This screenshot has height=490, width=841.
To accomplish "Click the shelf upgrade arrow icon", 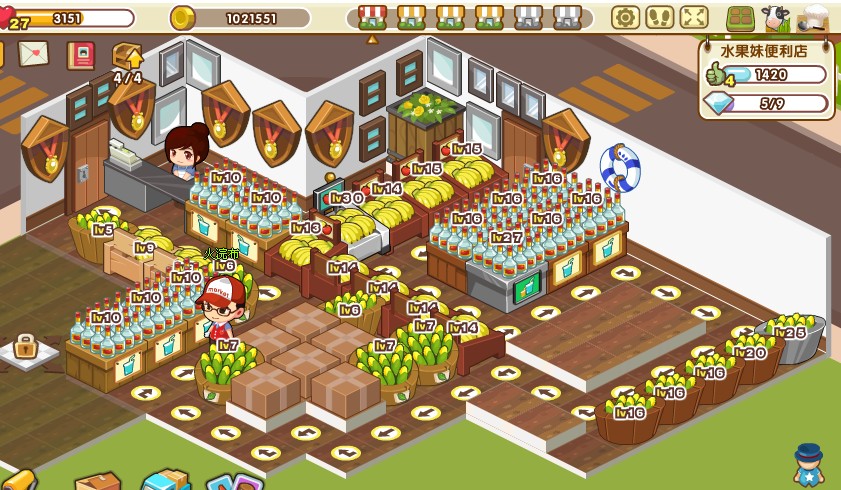I will click(x=127, y=58).
